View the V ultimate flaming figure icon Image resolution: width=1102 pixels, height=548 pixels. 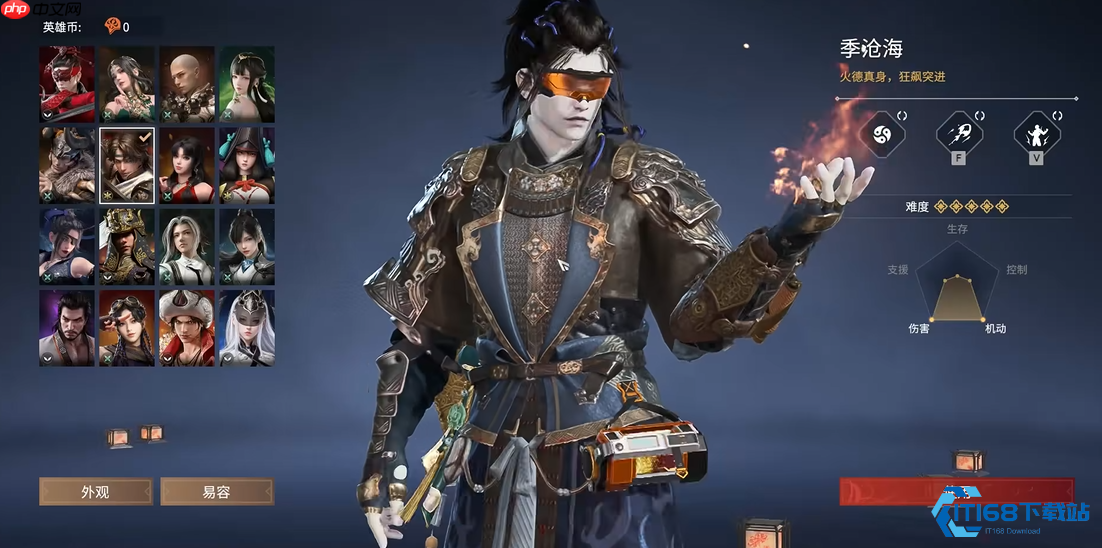pyautogui.click(x=1036, y=134)
